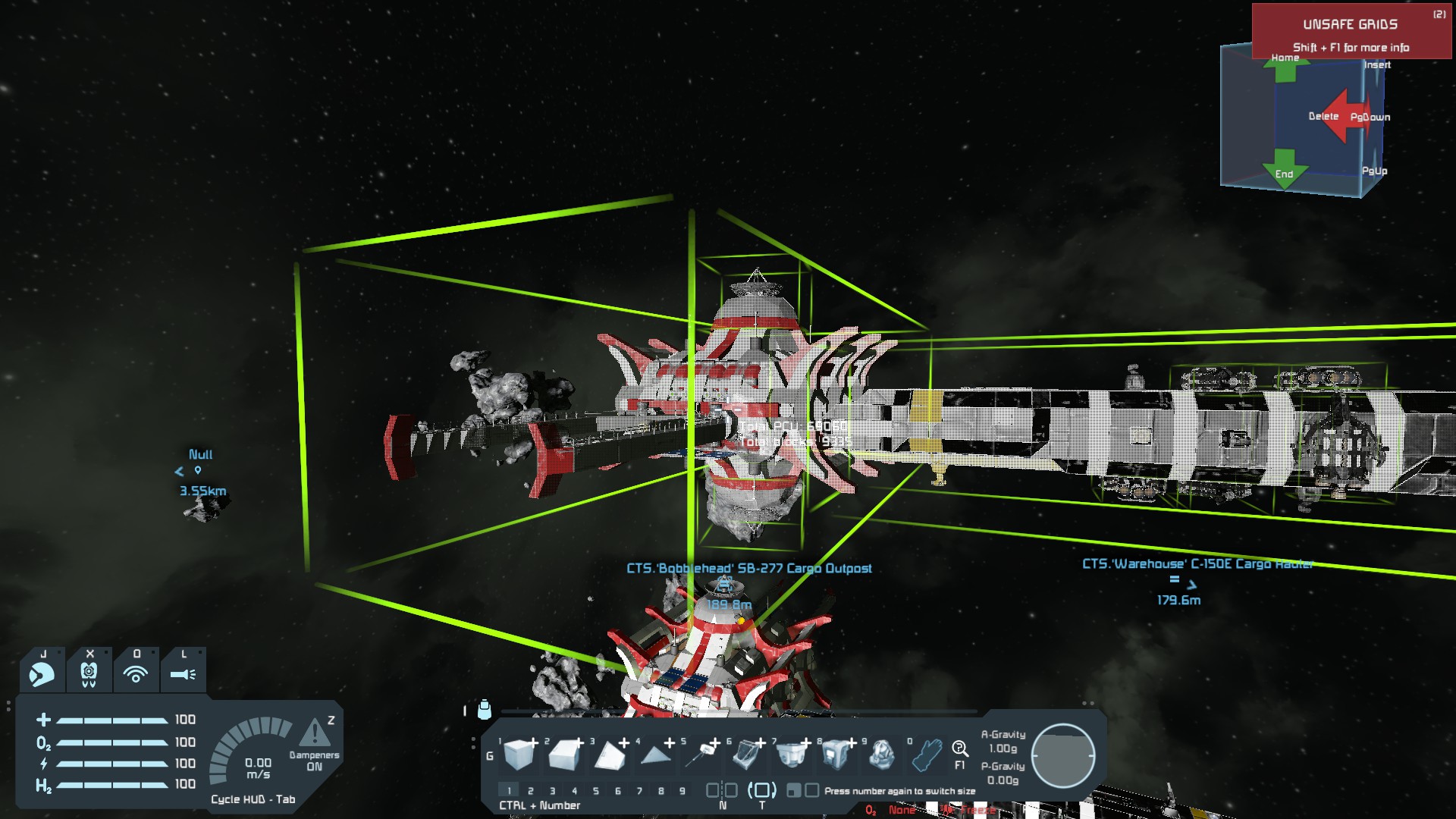The image size is (1456, 819).
Task: Toggle the Dampeners warning indicator
Action: click(x=314, y=733)
